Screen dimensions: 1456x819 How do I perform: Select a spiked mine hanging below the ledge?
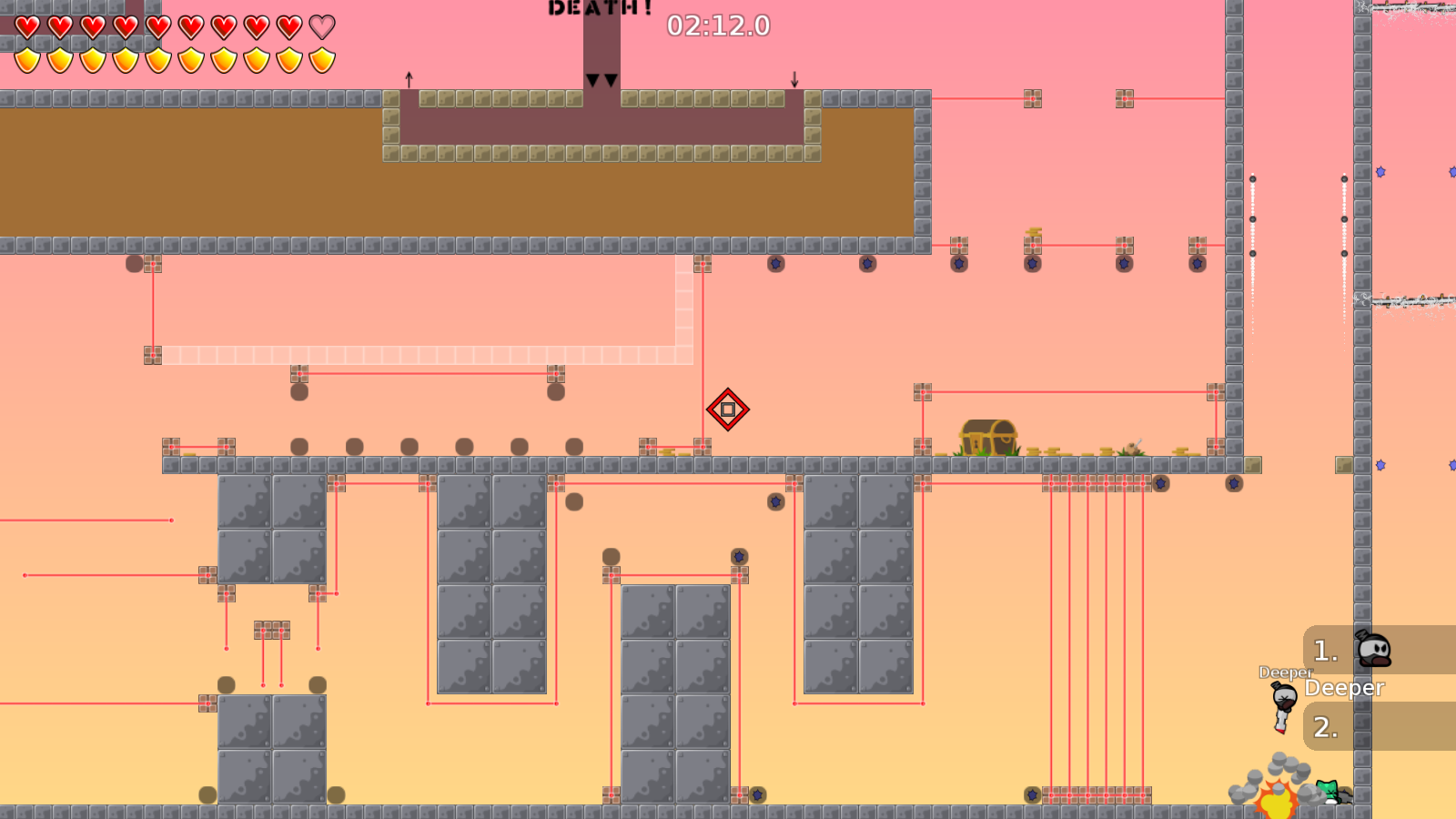tap(775, 264)
